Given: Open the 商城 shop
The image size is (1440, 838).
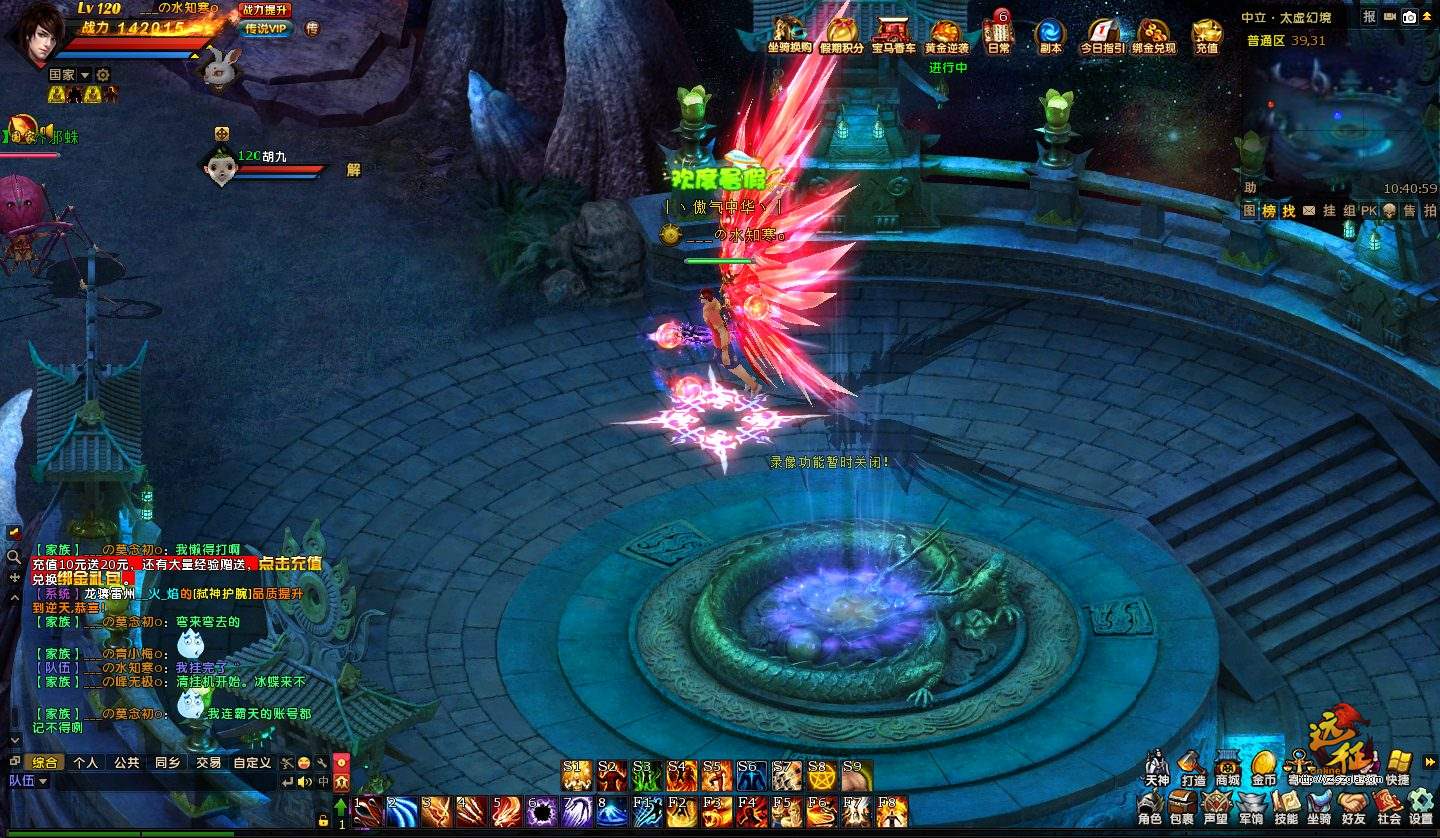Looking at the screenshot, I should pos(1227,767).
